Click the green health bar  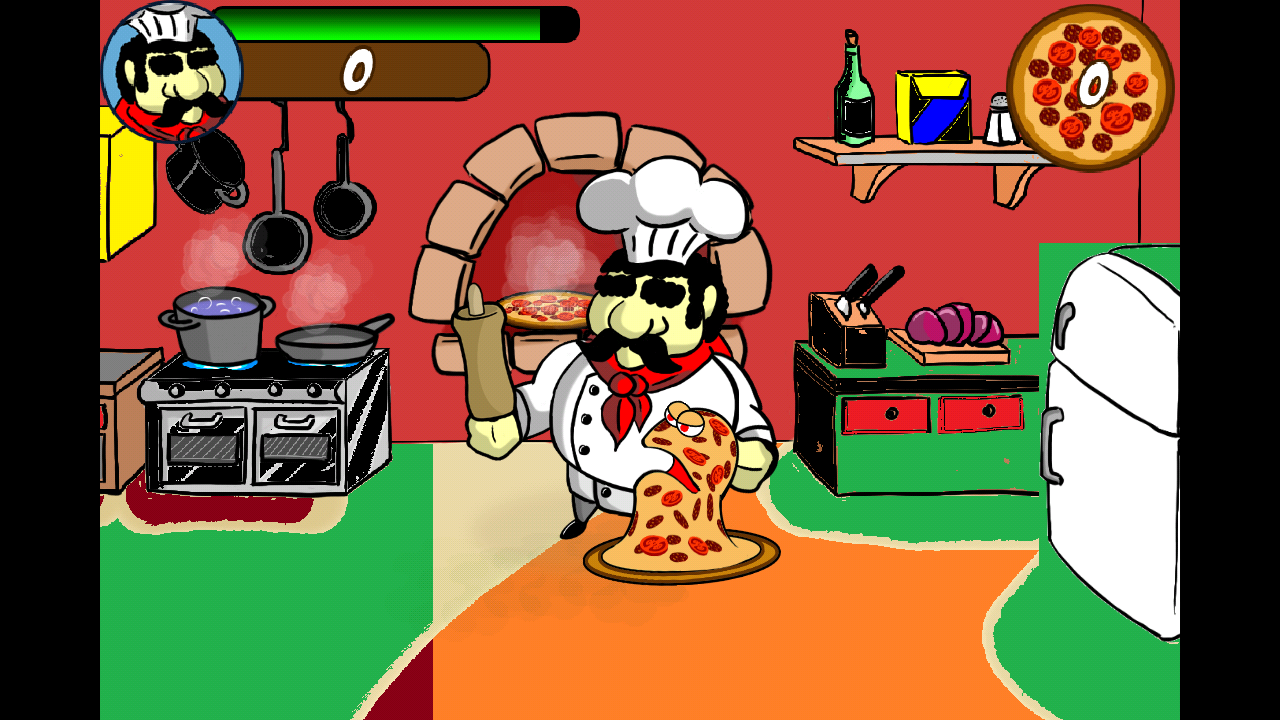[x=380, y=25]
